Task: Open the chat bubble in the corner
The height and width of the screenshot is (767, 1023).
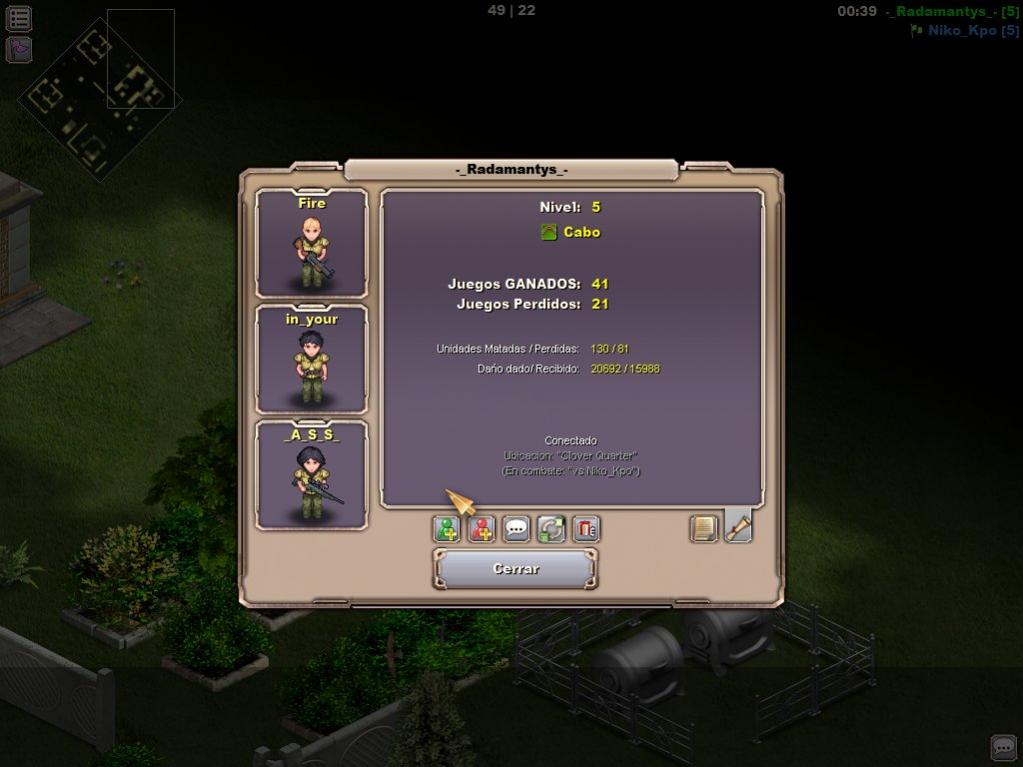Action: pos(1003,747)
